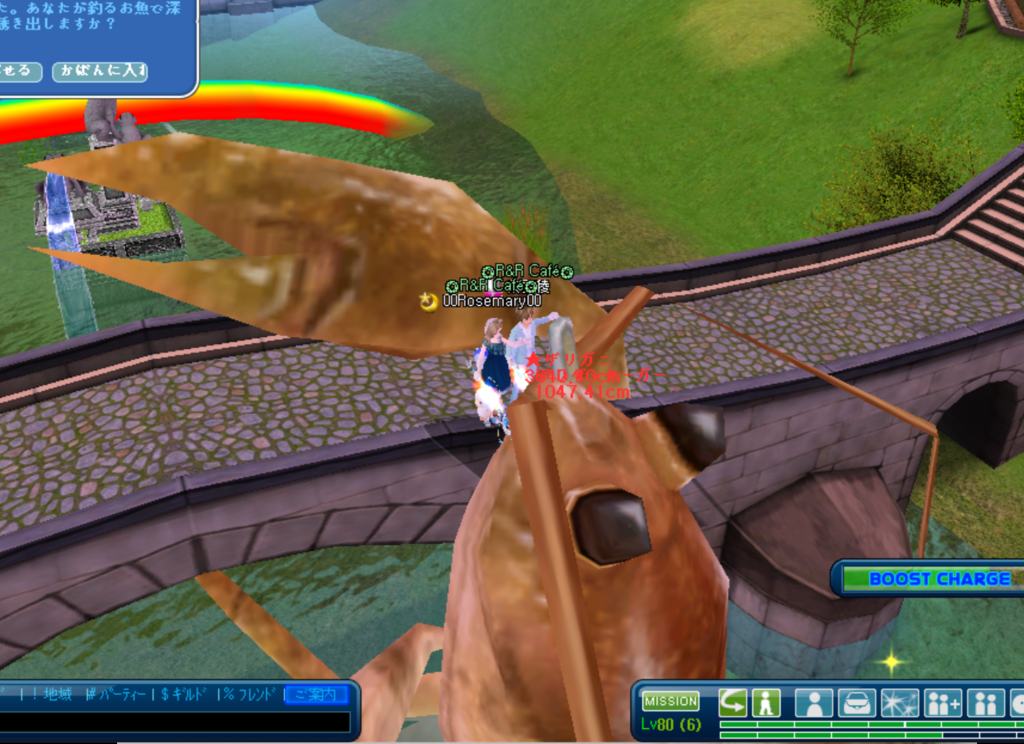The width and height of the screenshot is (1024, 744).
Task: Switch chat to the パーティー party channel
Action: [118, 694]
